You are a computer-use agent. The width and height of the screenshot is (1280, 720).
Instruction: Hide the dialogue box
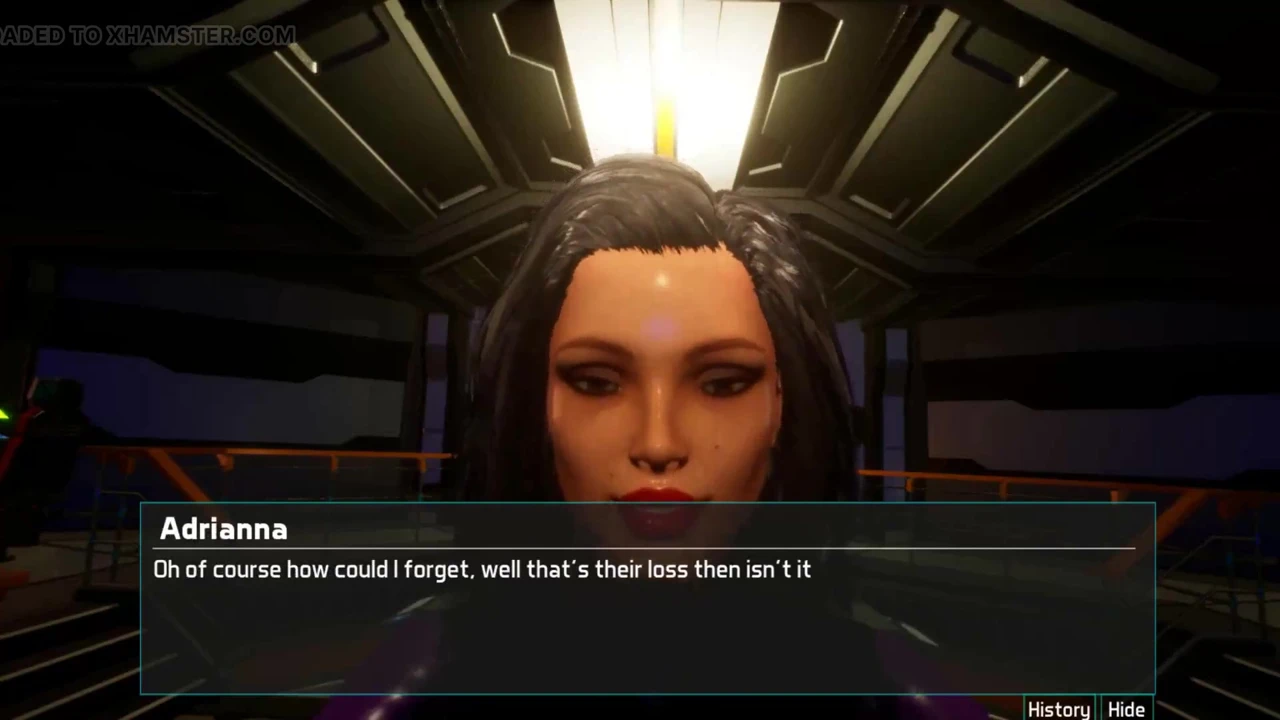coord(1127,709)
